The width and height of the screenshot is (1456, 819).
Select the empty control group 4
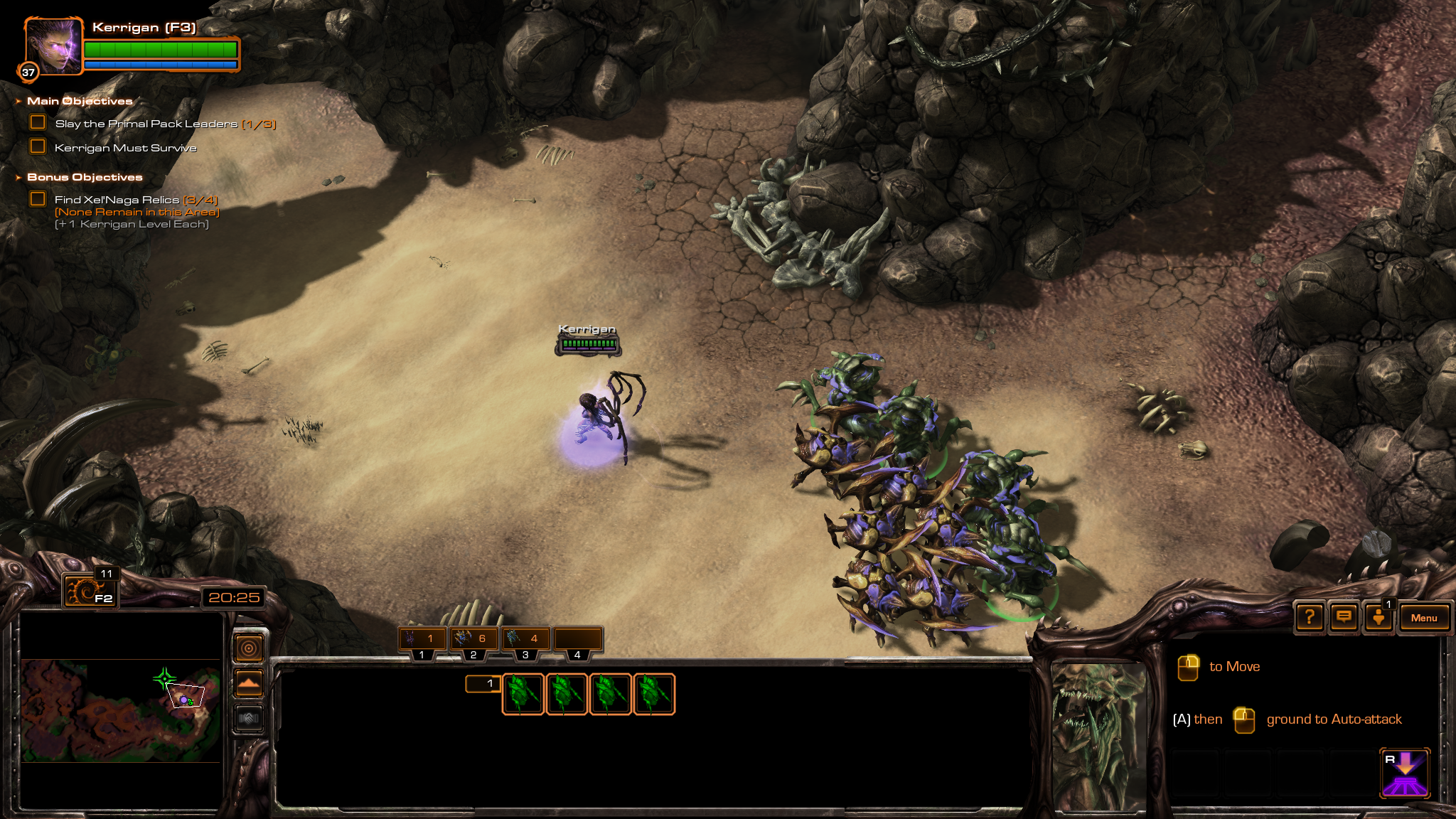tap(578, 639)
